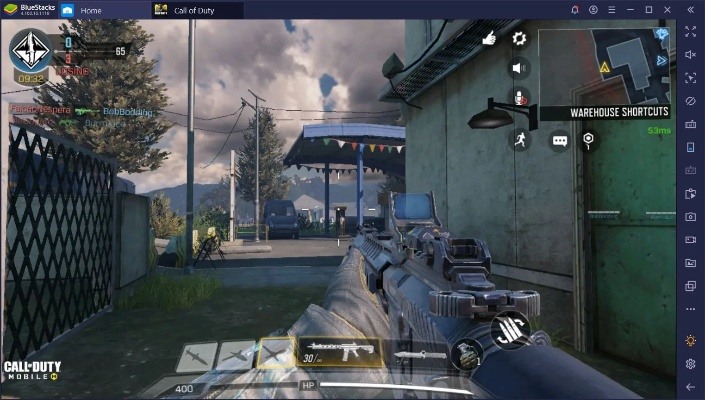Viewport: 705px width, 400px height.
Task: Select the missile scorestreak slot
Action: click(197, 354)
